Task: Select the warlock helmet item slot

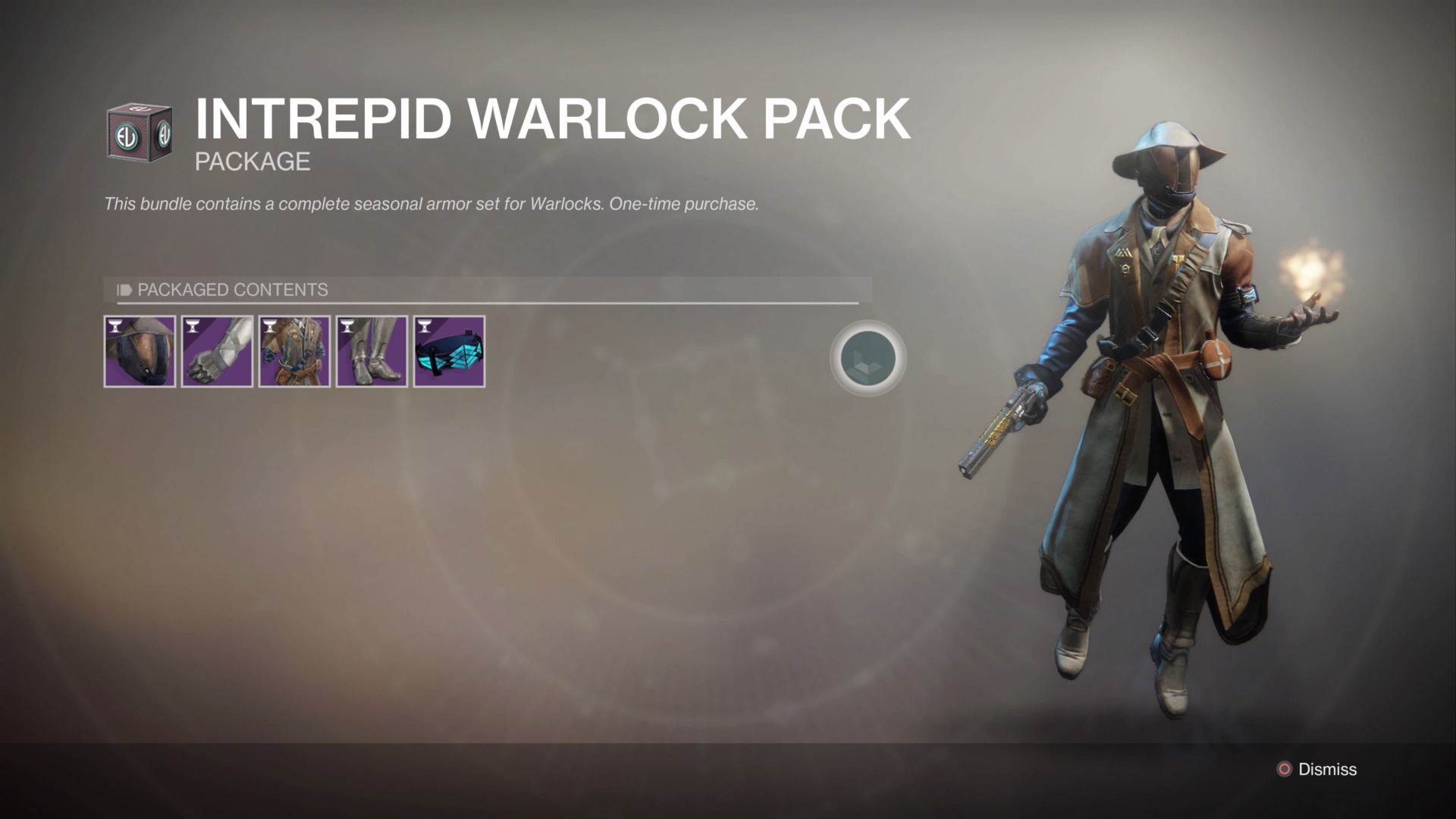Action: click(140, 352)
